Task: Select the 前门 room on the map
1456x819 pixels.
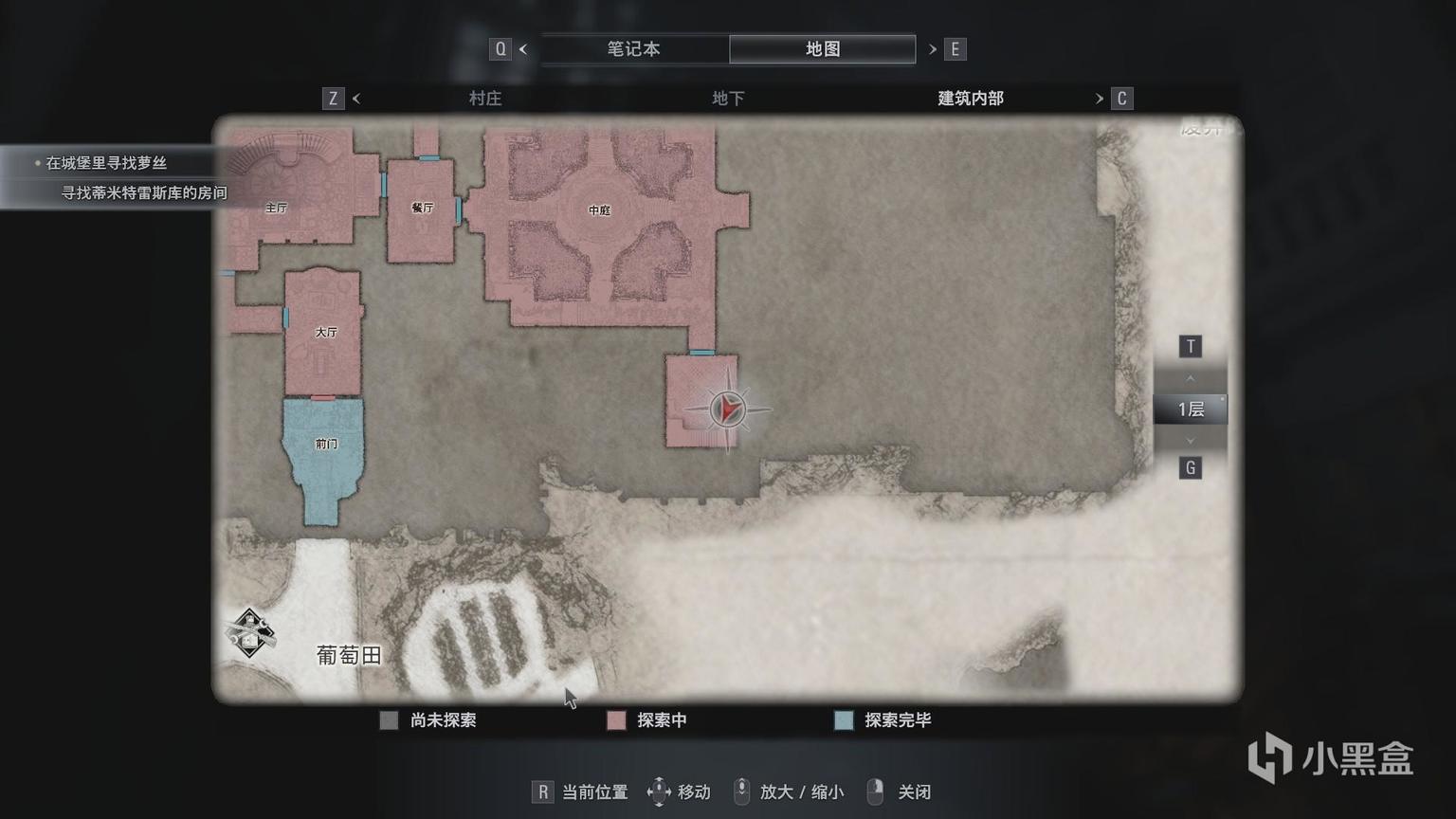Action: (x=325, y=455)
